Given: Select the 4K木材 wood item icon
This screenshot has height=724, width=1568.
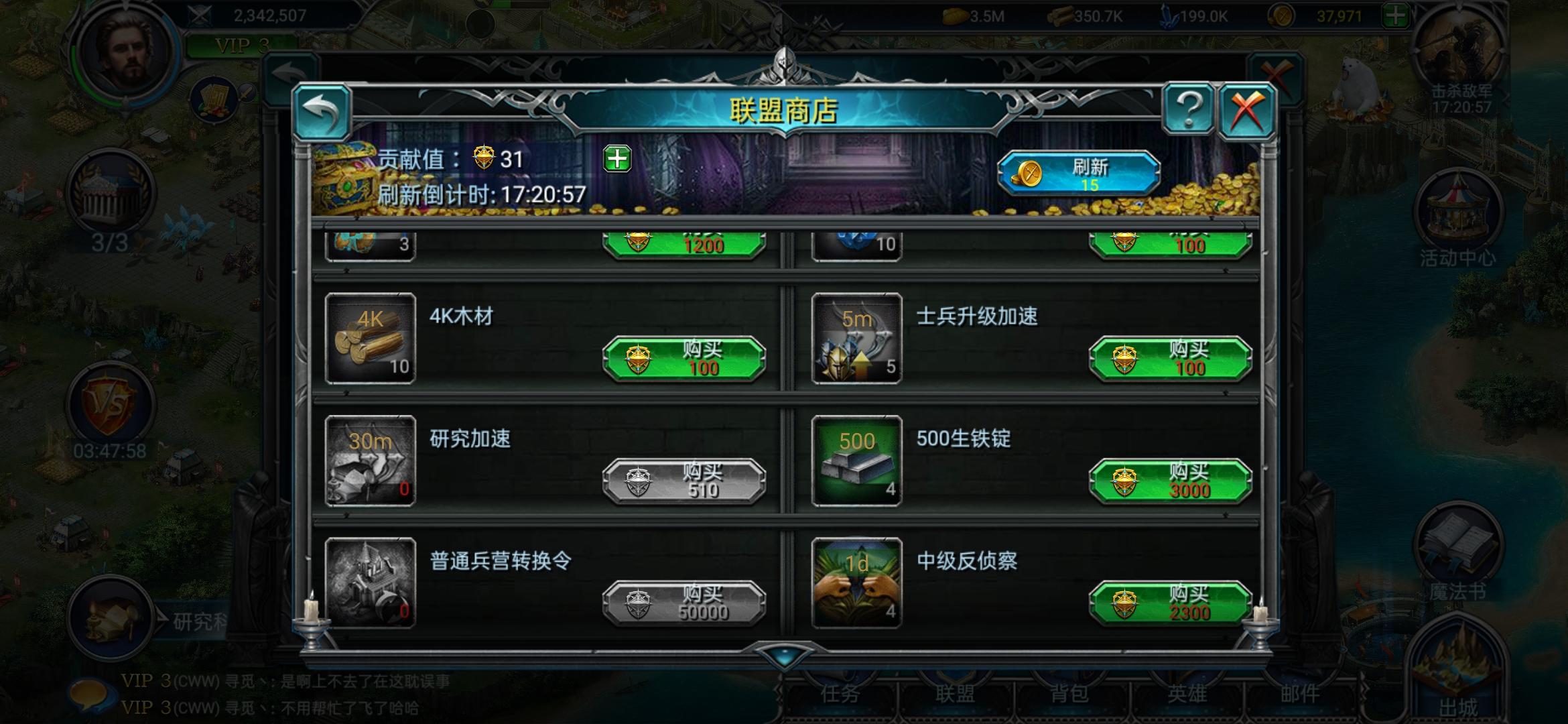Looking at the screenshot, I should click(369, 337).
